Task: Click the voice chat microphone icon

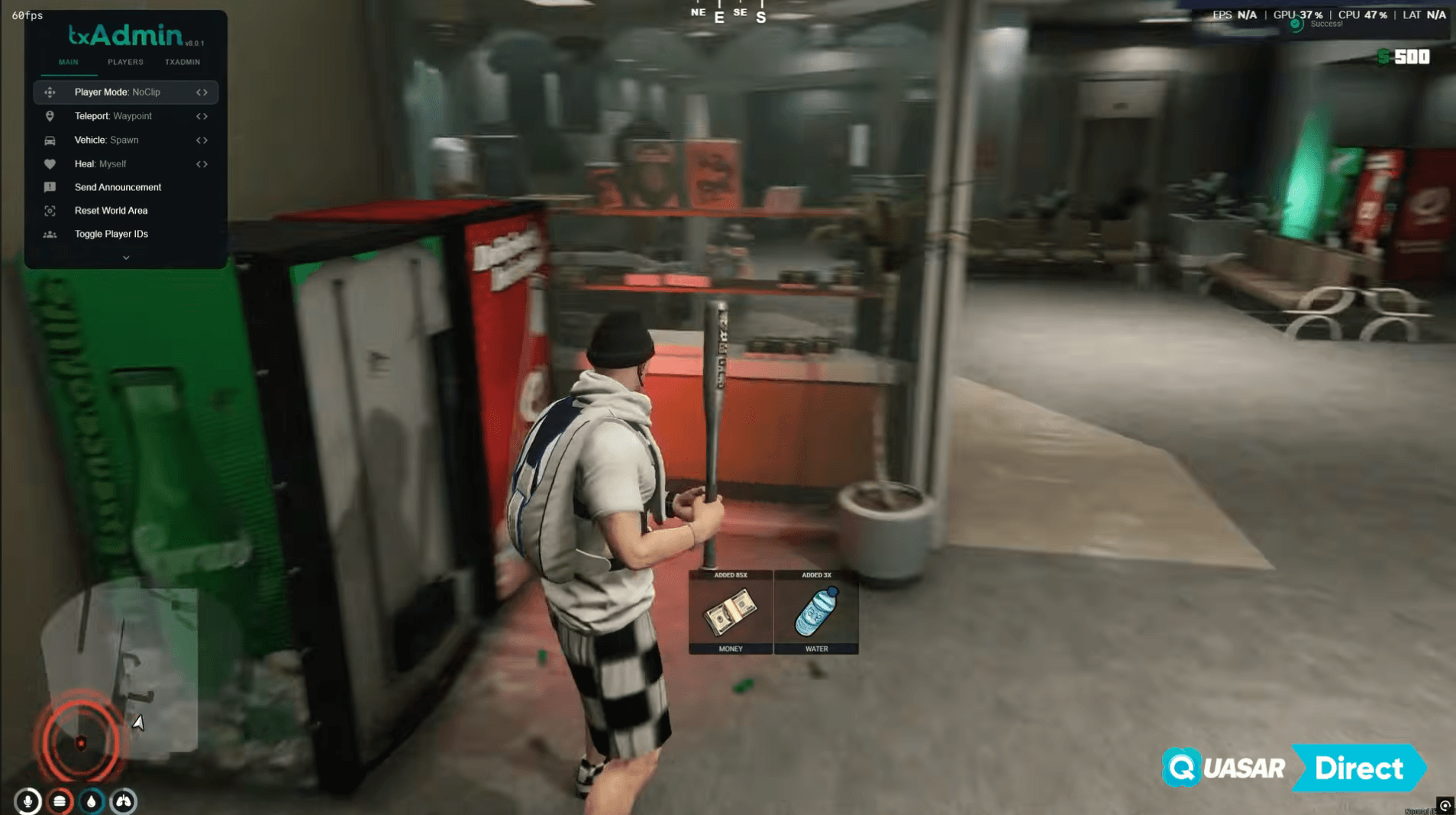Action: click(27, 801)
